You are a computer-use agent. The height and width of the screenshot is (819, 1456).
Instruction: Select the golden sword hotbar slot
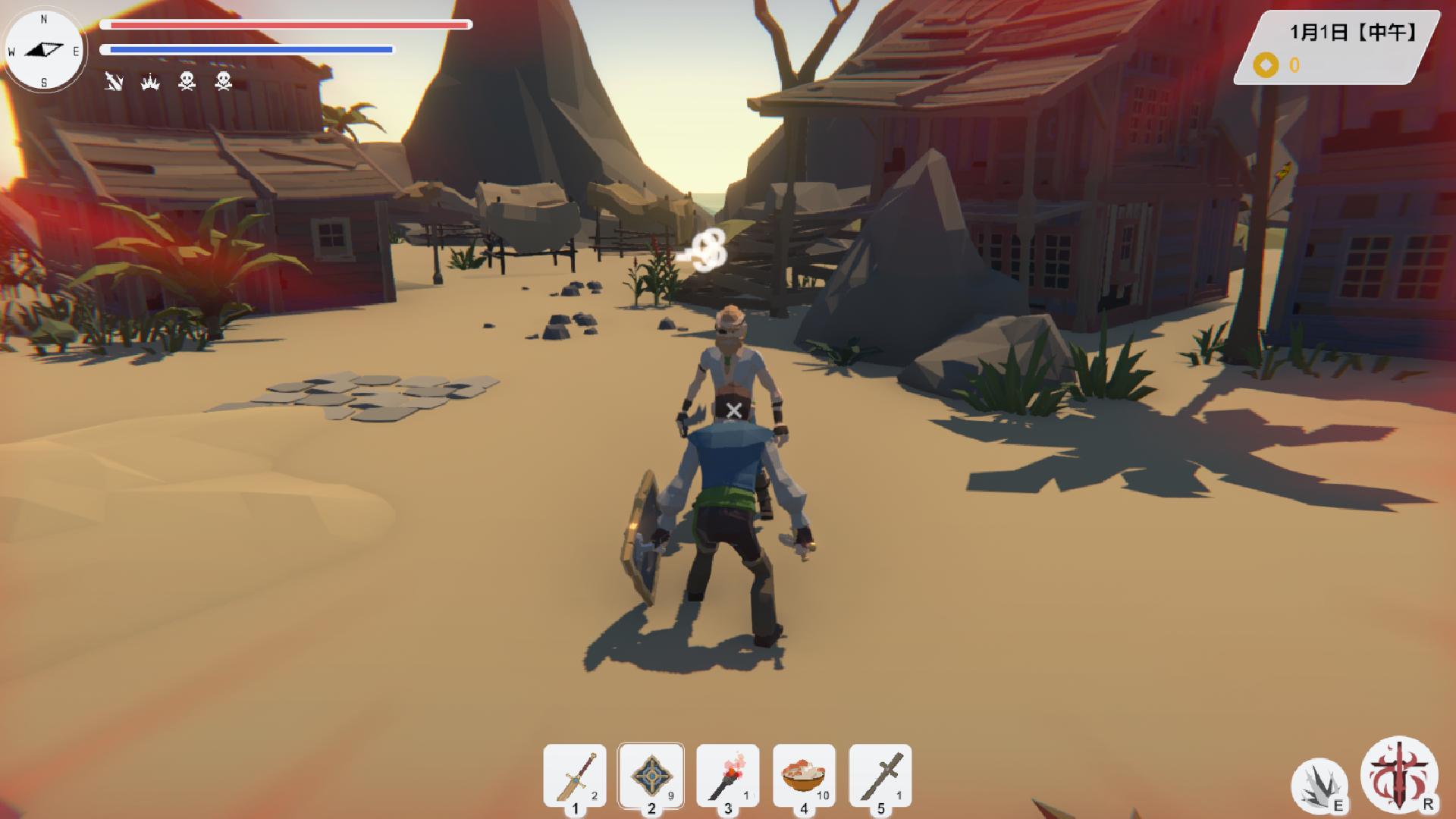pyautogui.click(x=575, y=776)
